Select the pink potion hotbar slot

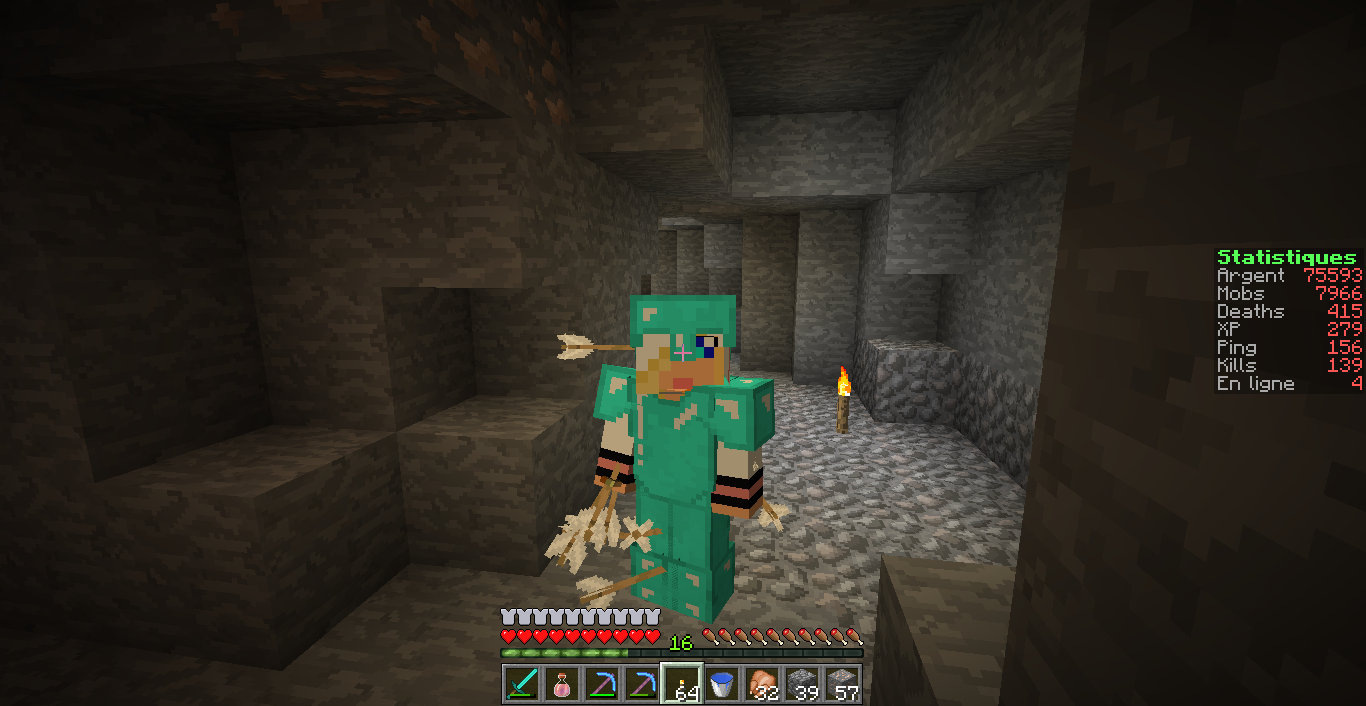tap(562, 684)
